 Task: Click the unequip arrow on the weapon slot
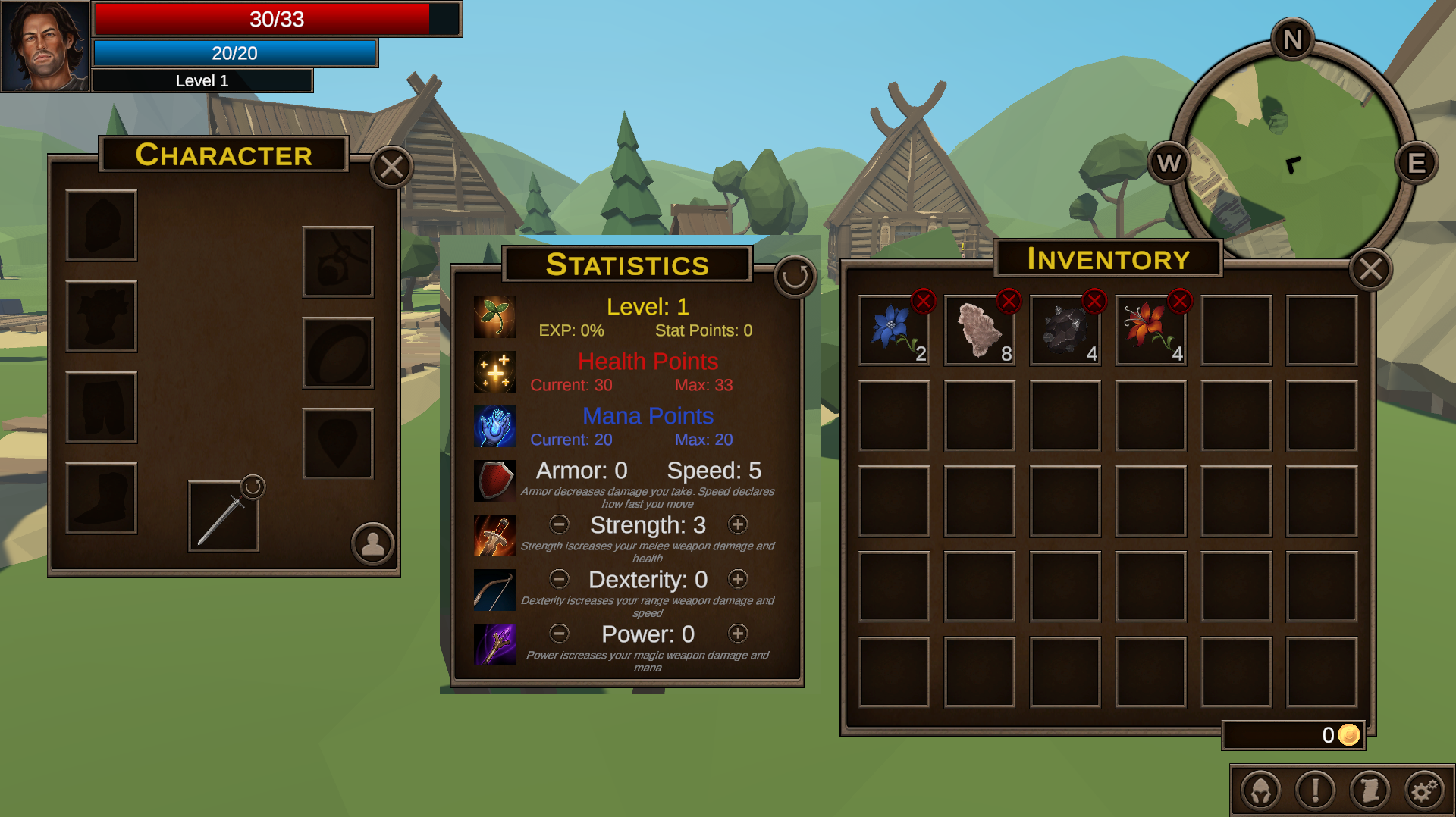(253, 486)
